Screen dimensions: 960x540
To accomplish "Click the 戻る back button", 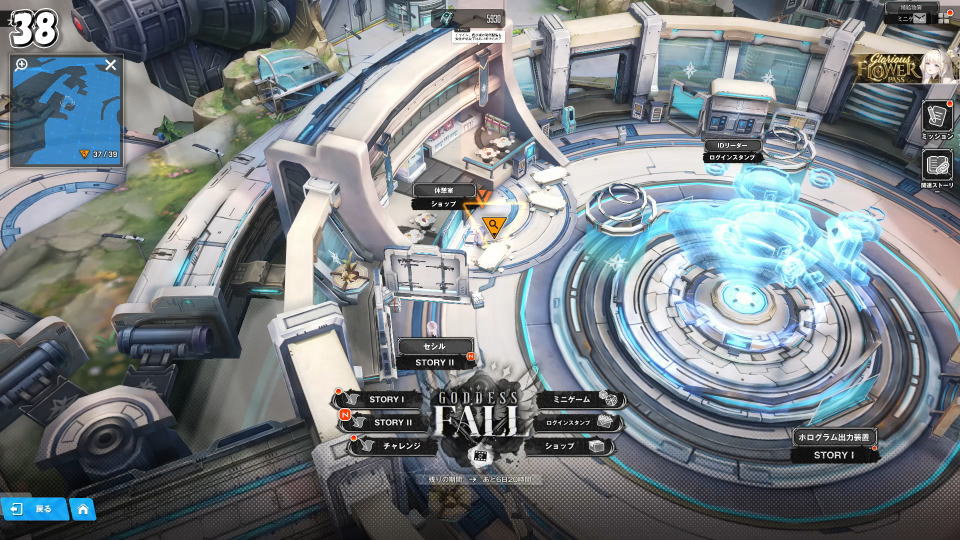I will click(33, 509).
